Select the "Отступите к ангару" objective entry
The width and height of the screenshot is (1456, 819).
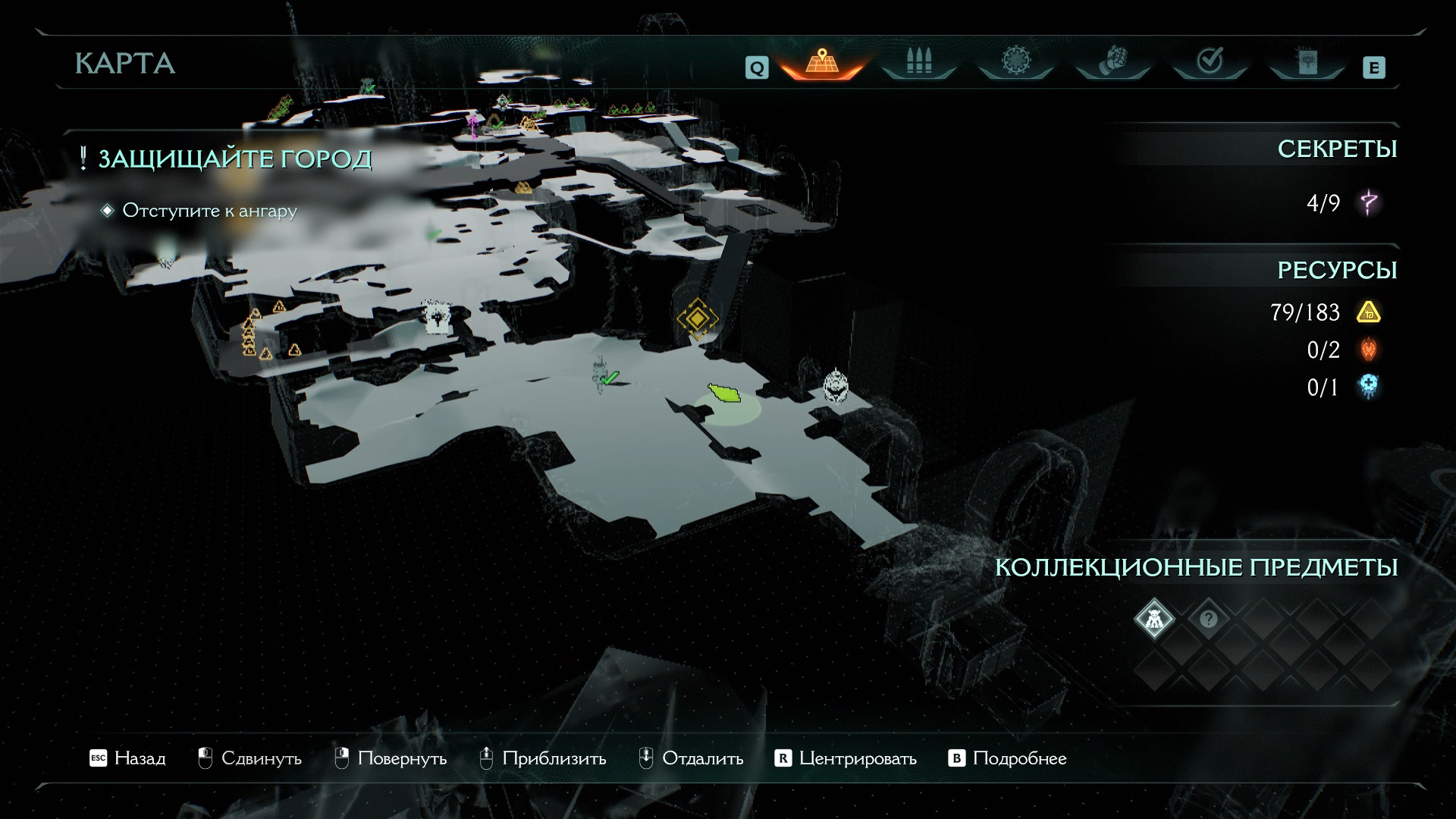pyautogui.click(x=209, y=211)
